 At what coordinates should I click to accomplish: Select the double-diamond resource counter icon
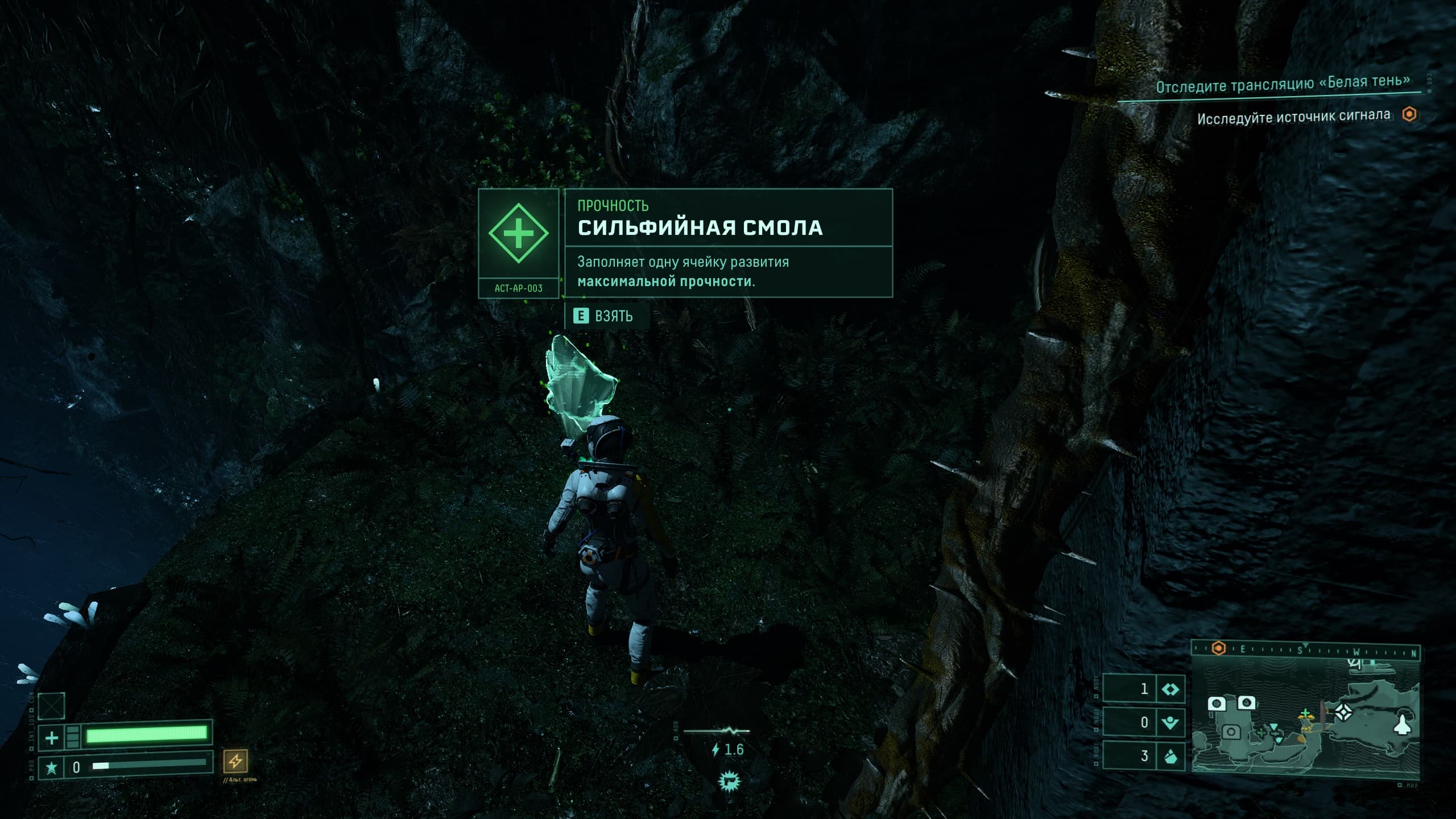(1170, 689)
